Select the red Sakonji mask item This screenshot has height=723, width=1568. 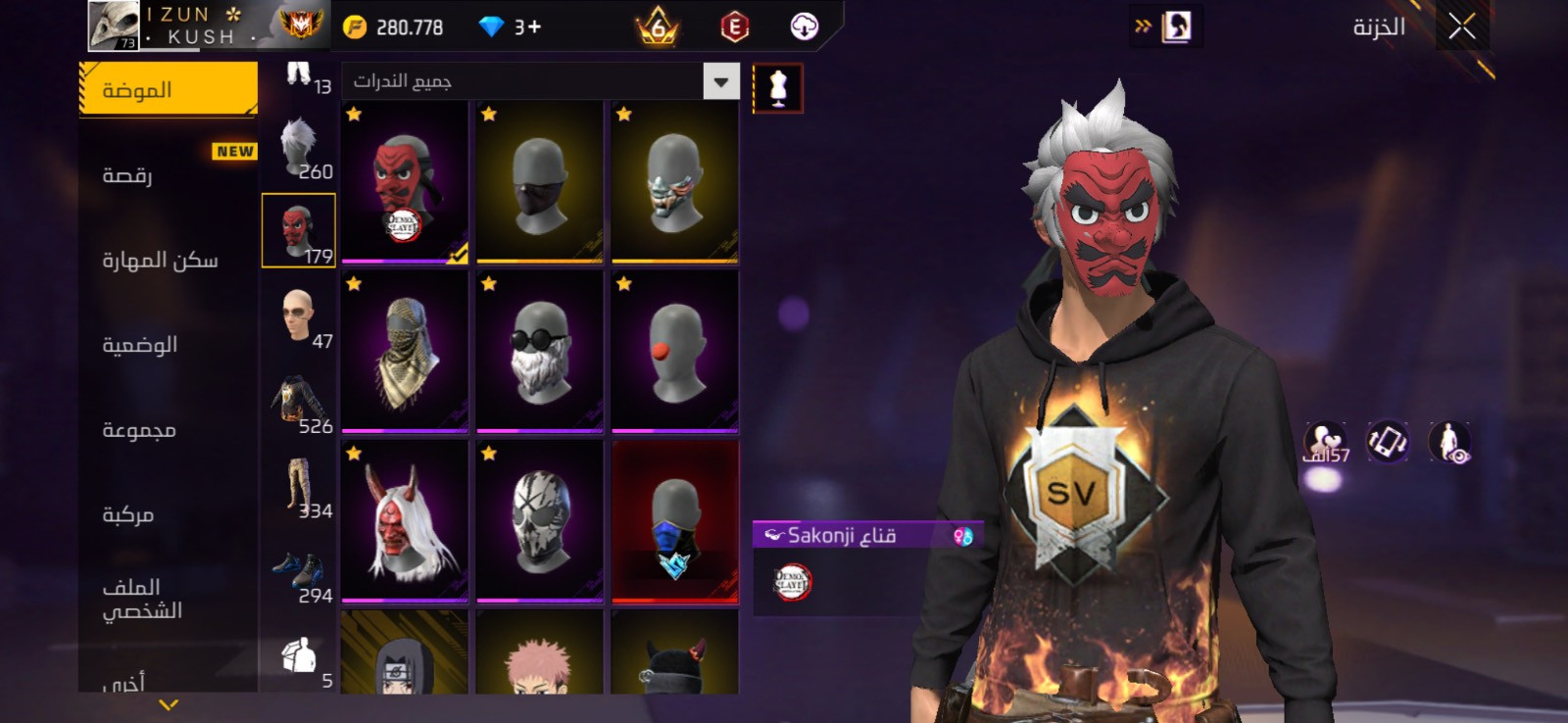coord(405,182)
